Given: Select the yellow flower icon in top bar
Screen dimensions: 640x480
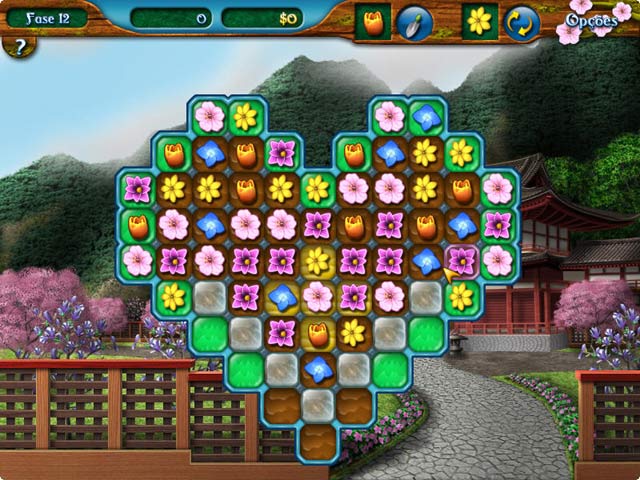Looking at the screenshot, I should [480, 21].
